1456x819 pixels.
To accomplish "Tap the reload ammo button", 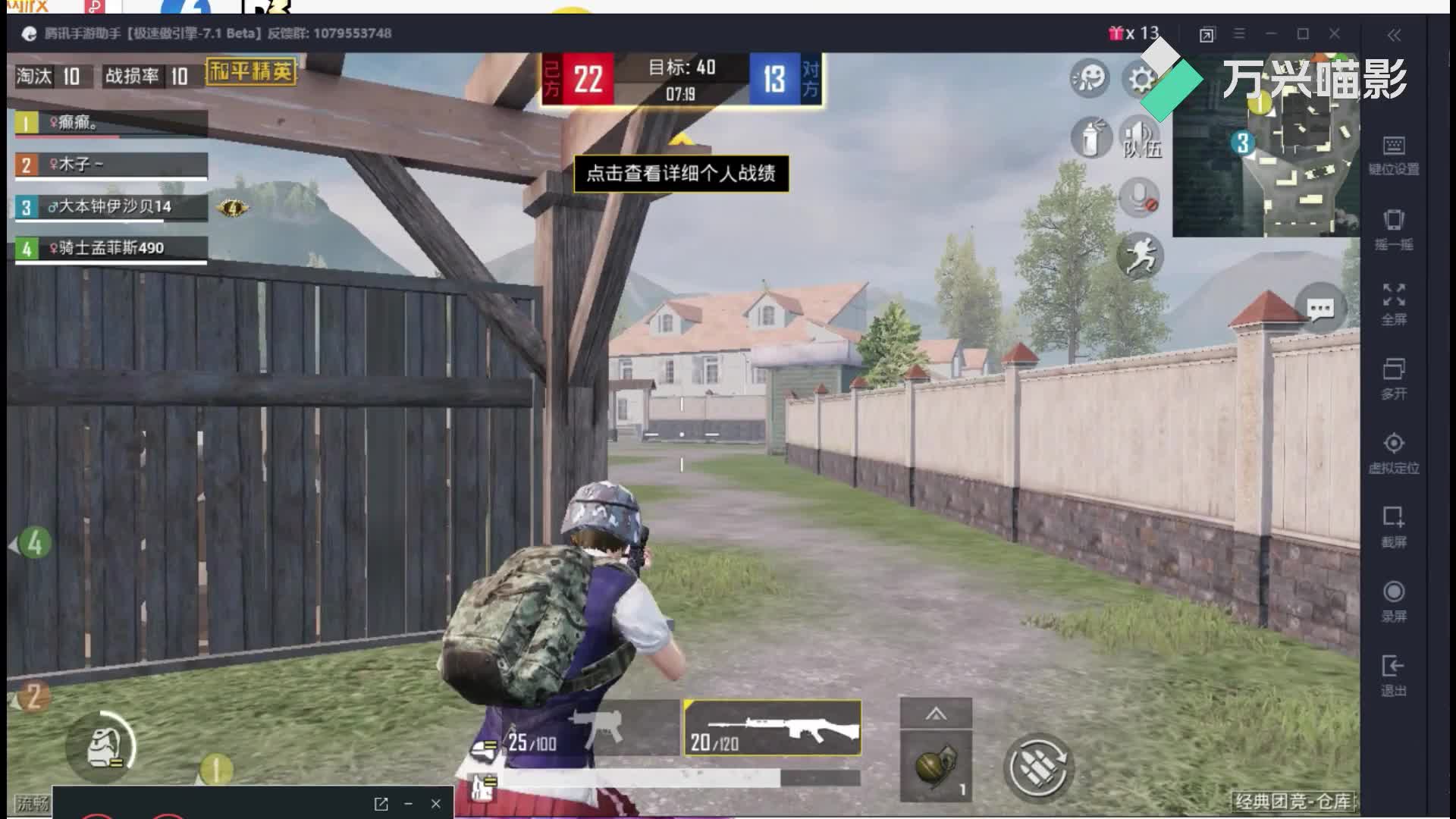I will (1038, 767).
